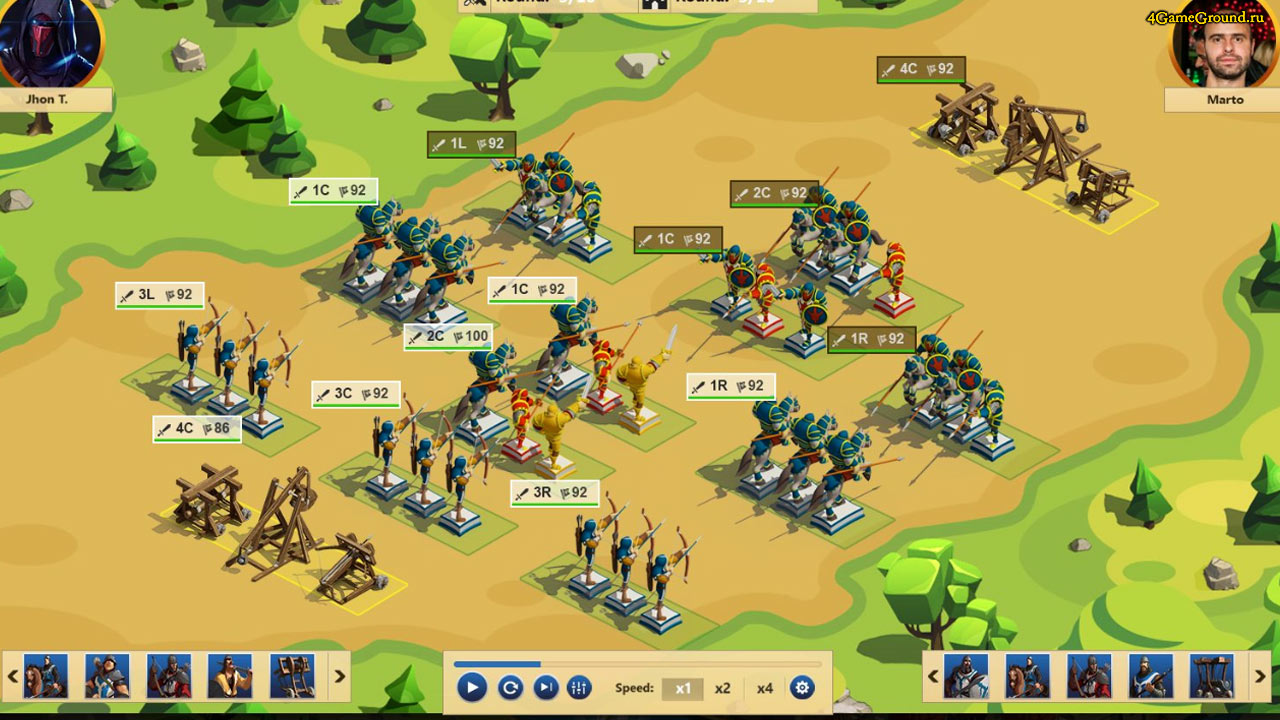This screenshot has height=720, width=1280.
Task: Select the yellow-clad militia unit icon
Action: click(230, 676)
